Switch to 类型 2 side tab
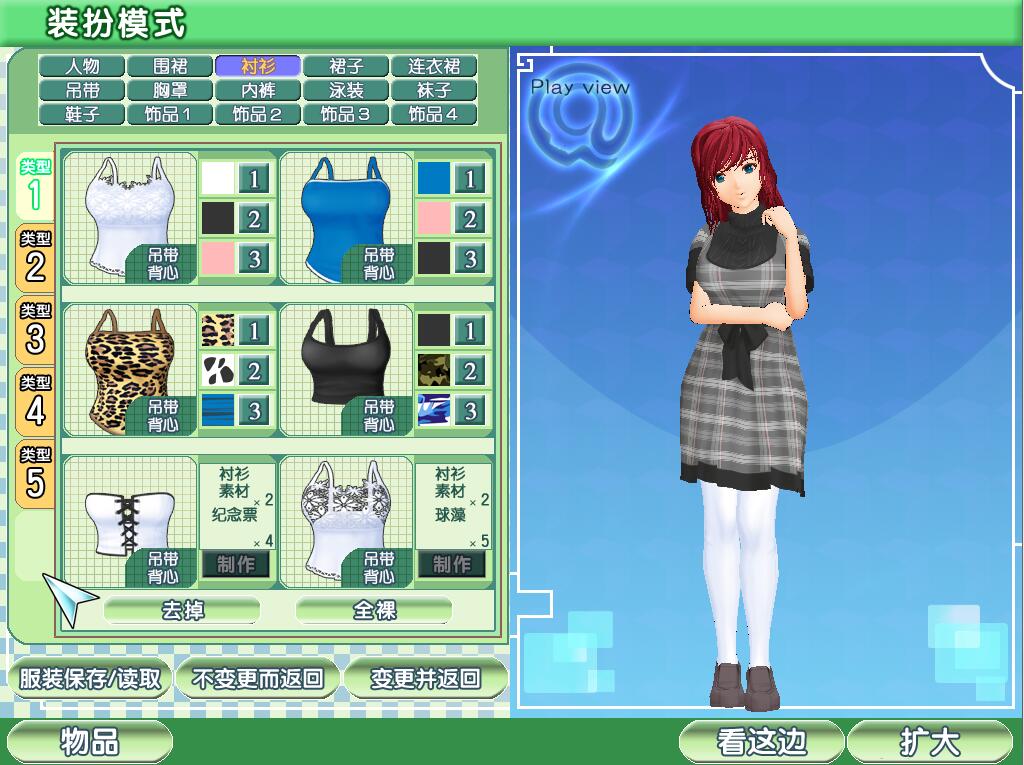The height and width of the screenshot is (765, 1024). [35, 256]
